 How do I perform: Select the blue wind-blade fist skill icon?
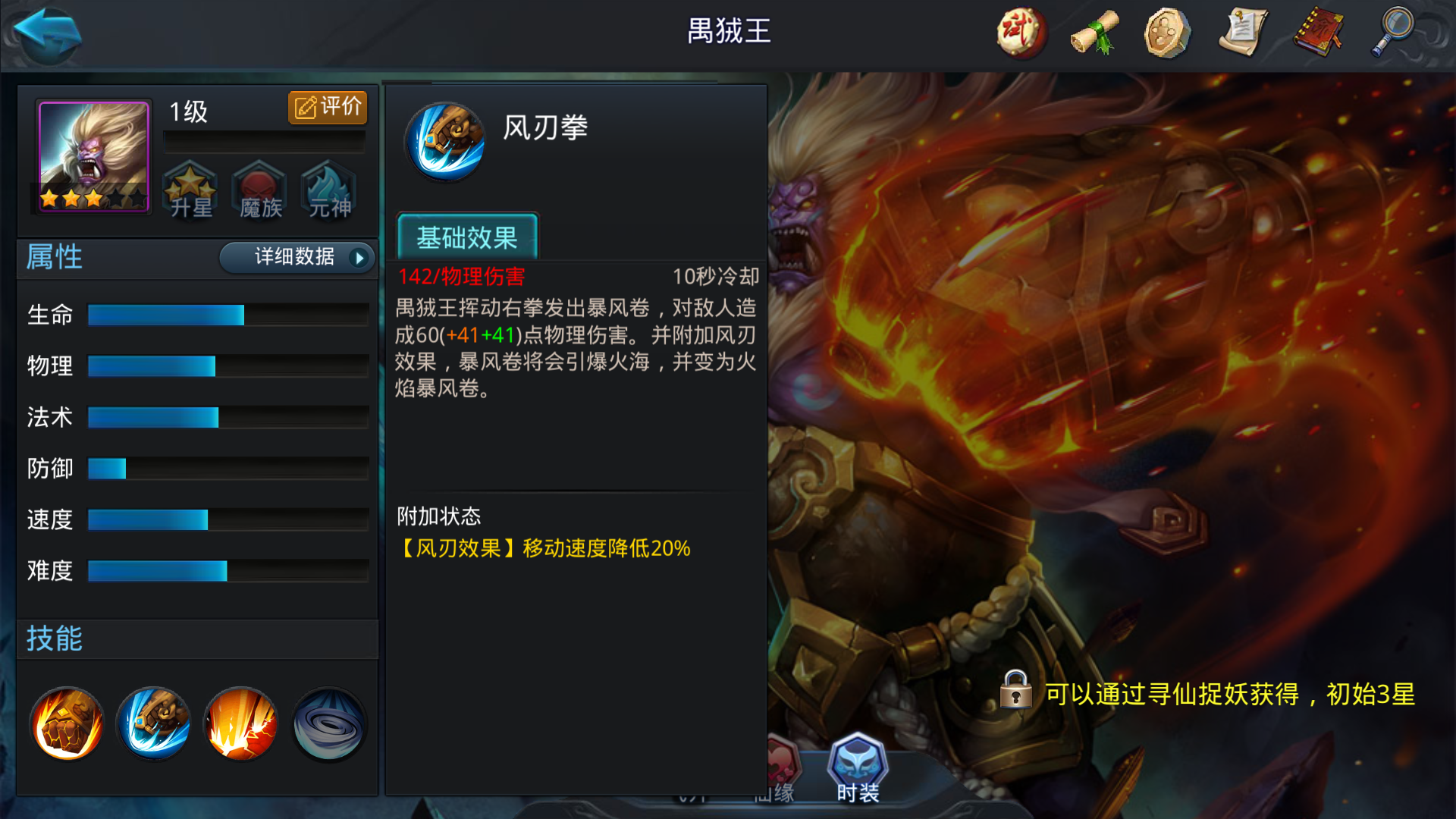[x=153, y=724]
